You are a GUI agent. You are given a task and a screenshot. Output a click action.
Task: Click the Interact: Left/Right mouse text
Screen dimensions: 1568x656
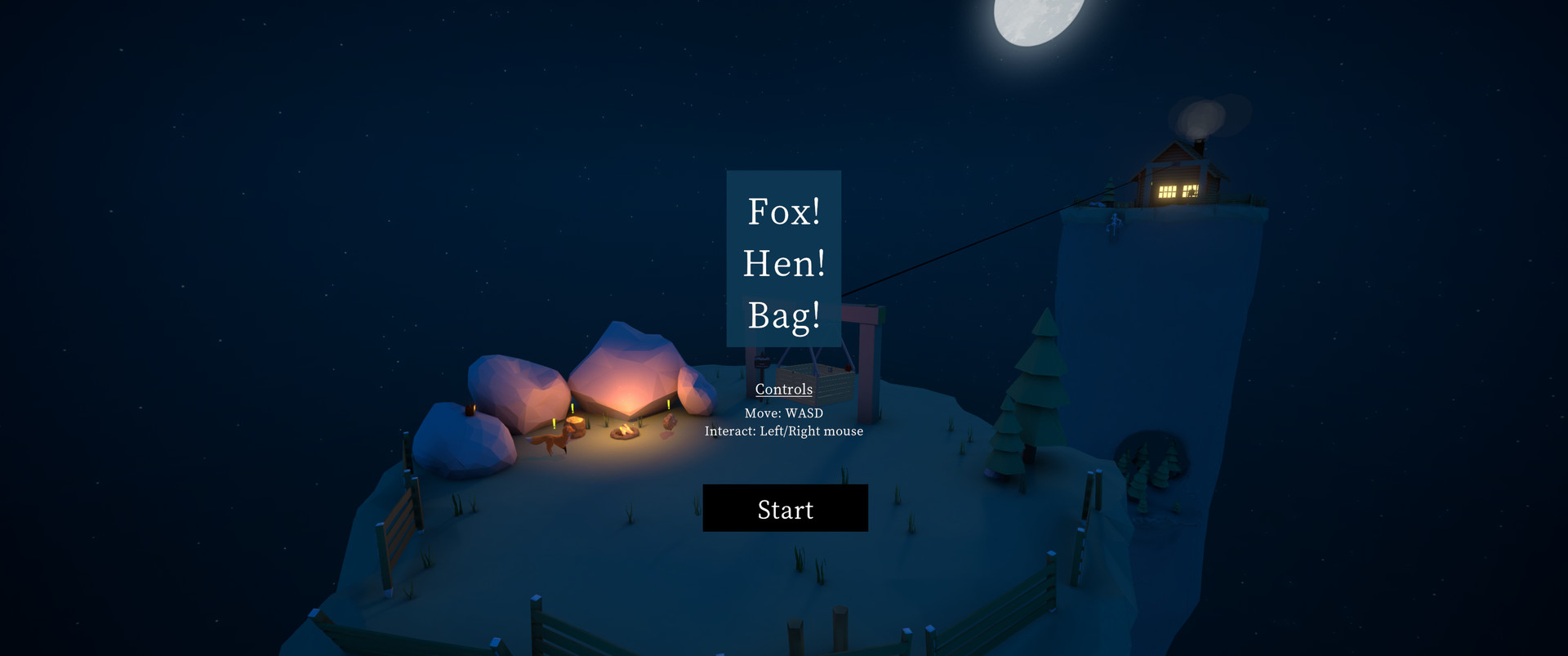[785, 431]
